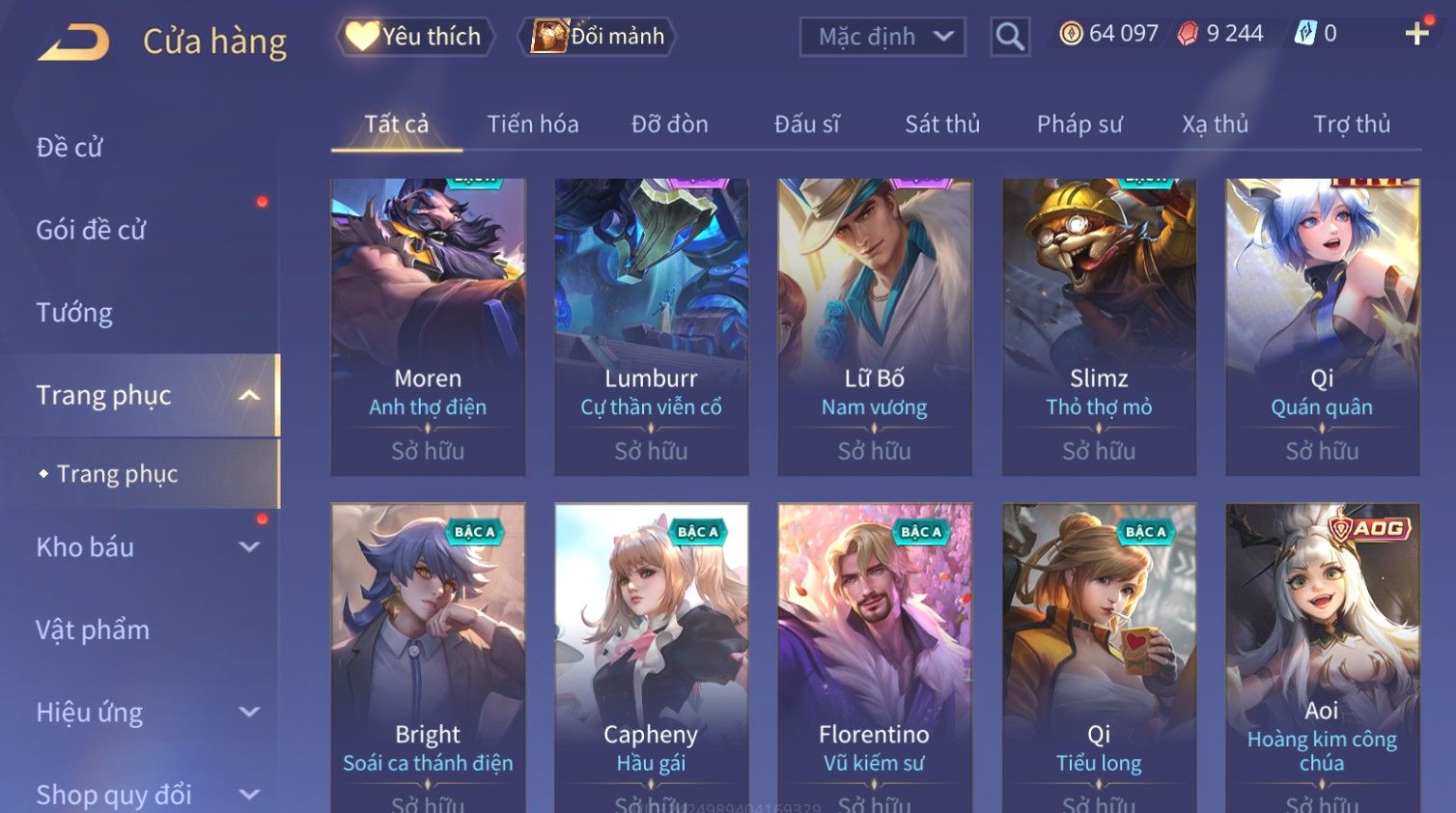Go to the Vật phẩm section
This screenshot has height=813, width=1456.
pyautogui.click(x=93, y=631)
